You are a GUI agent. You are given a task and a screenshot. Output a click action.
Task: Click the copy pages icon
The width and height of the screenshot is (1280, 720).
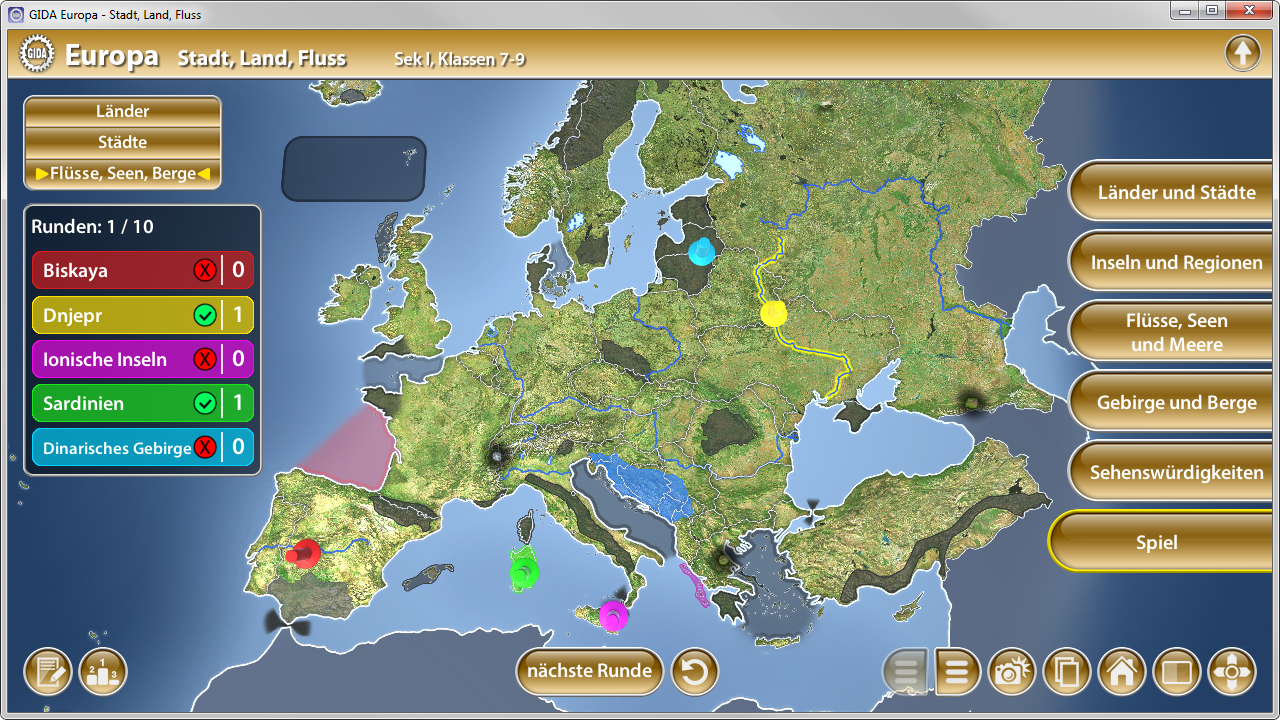coord(1067,671)
